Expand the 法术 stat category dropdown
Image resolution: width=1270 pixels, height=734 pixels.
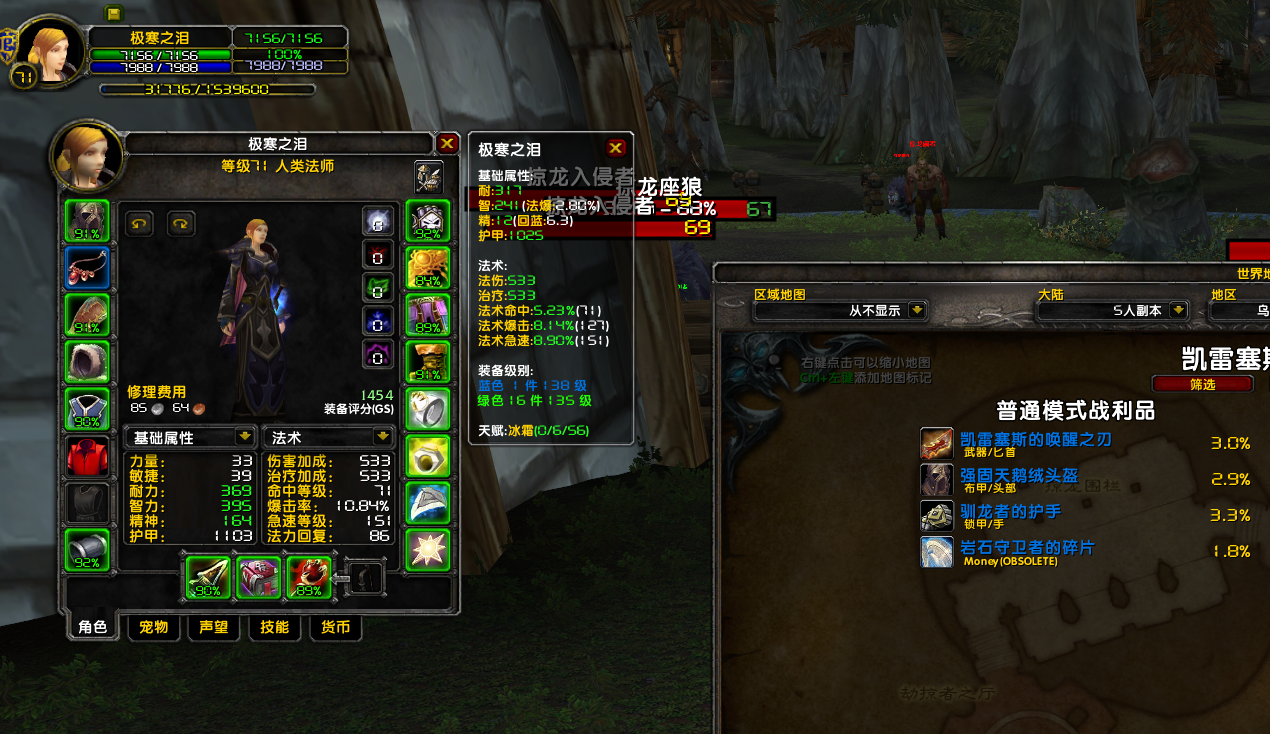pyautogui.click(x=382, y=437)
